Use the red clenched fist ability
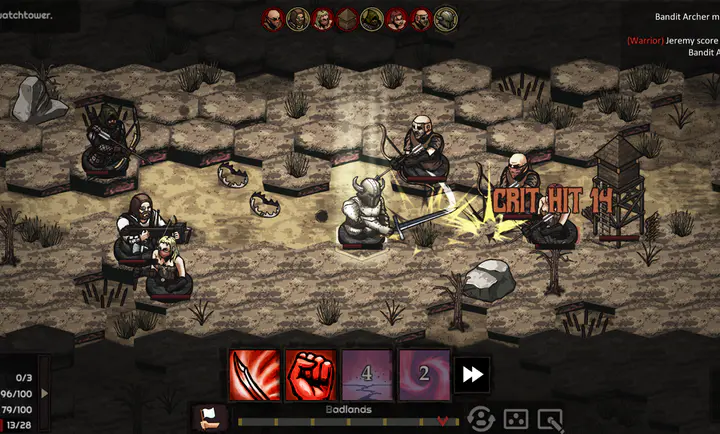The image size is (720, 434). [311, 374]
